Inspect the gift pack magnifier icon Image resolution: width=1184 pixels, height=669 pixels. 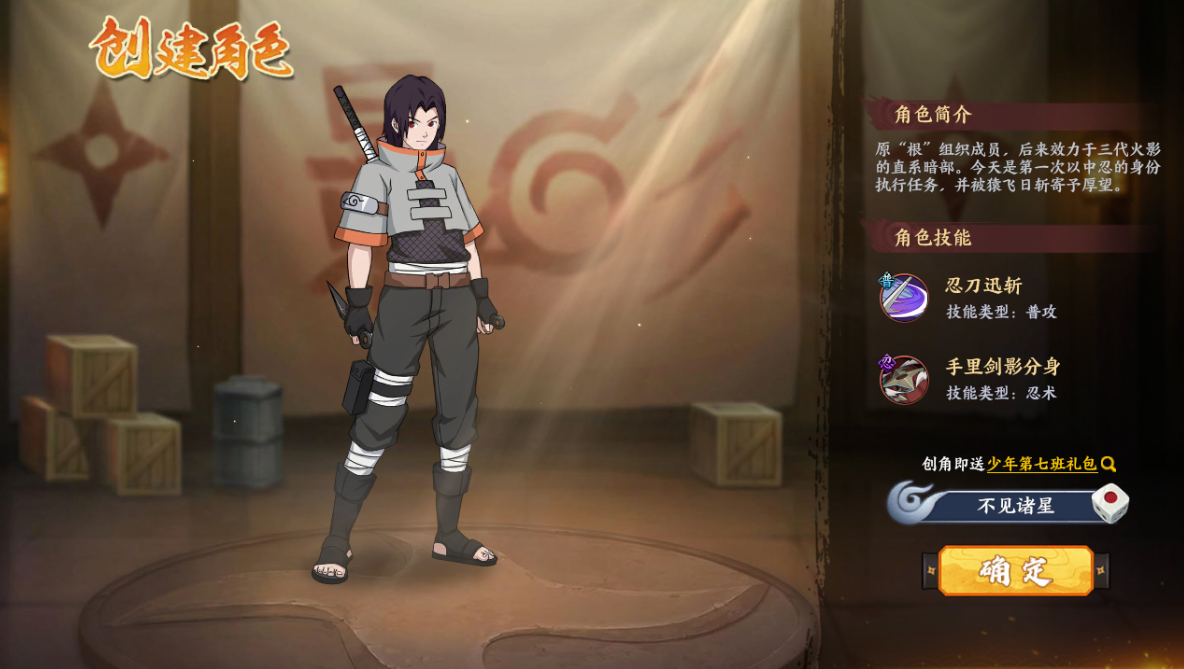tap(1108, 464)
